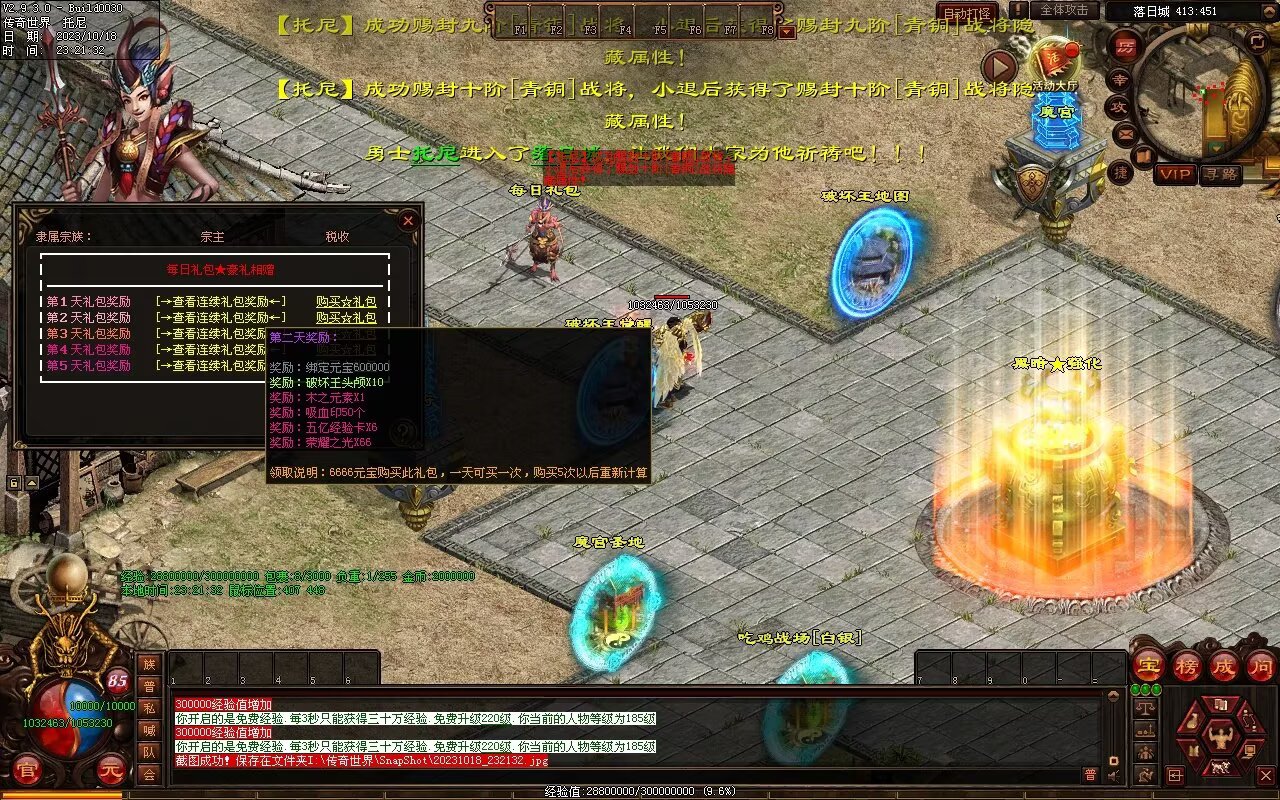Switch chat to the 队 team channel
The height and width of the screenshot is (800, 1280).
coord(149,752)
